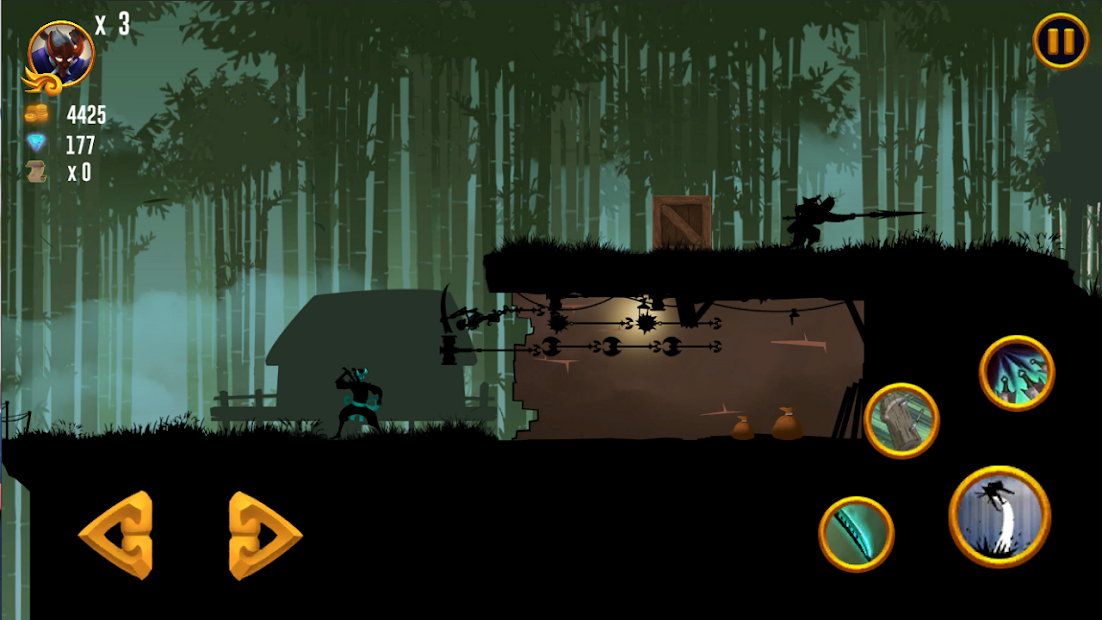Pause the game with the pause button
Screen dimensions: 1102x620
pos(1061,42)
